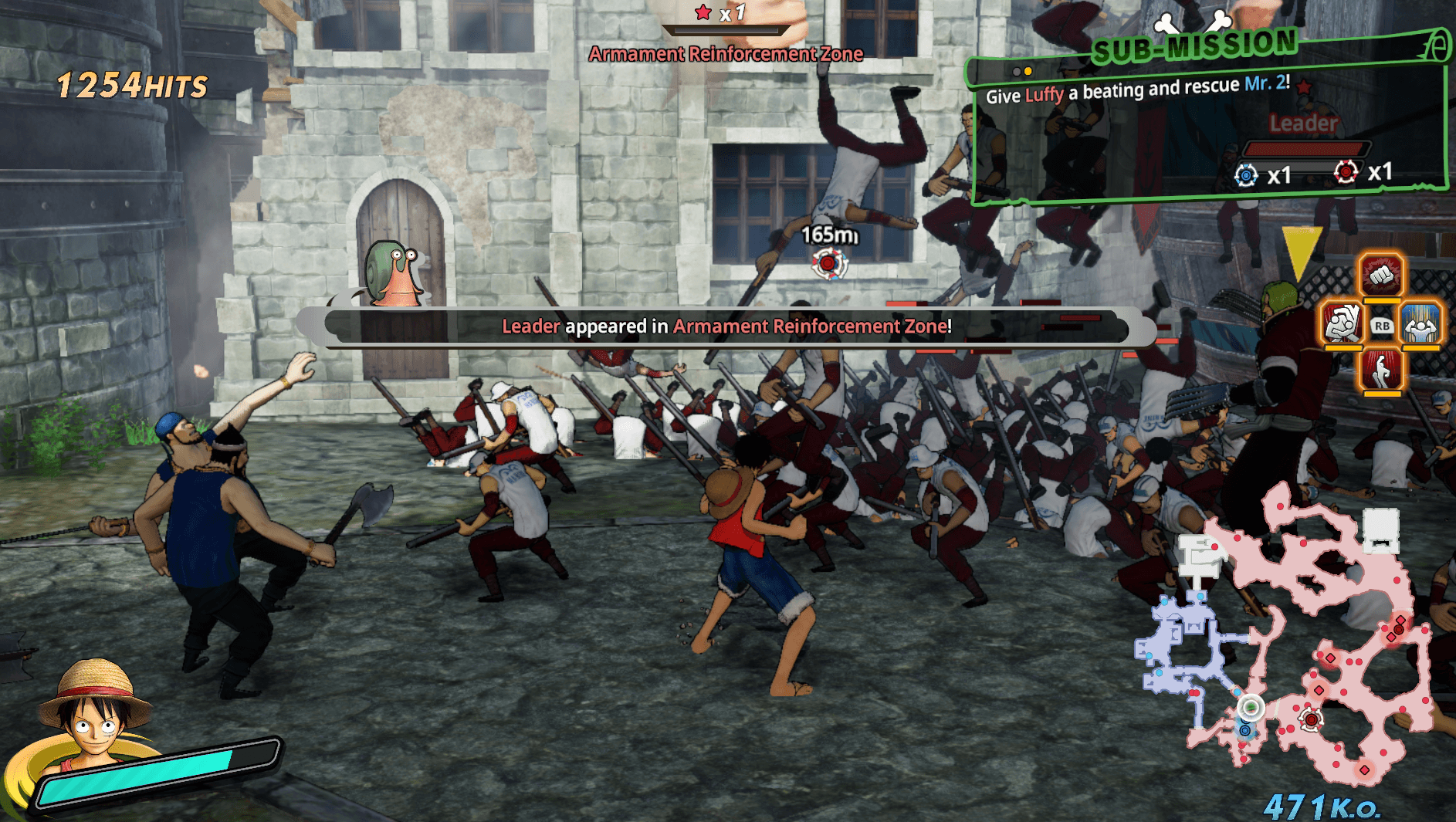The height and width of the screenshot is (822, 1456).
Task: Click the Luffy name in the sub-mission text
Action: click(1045, 95)
